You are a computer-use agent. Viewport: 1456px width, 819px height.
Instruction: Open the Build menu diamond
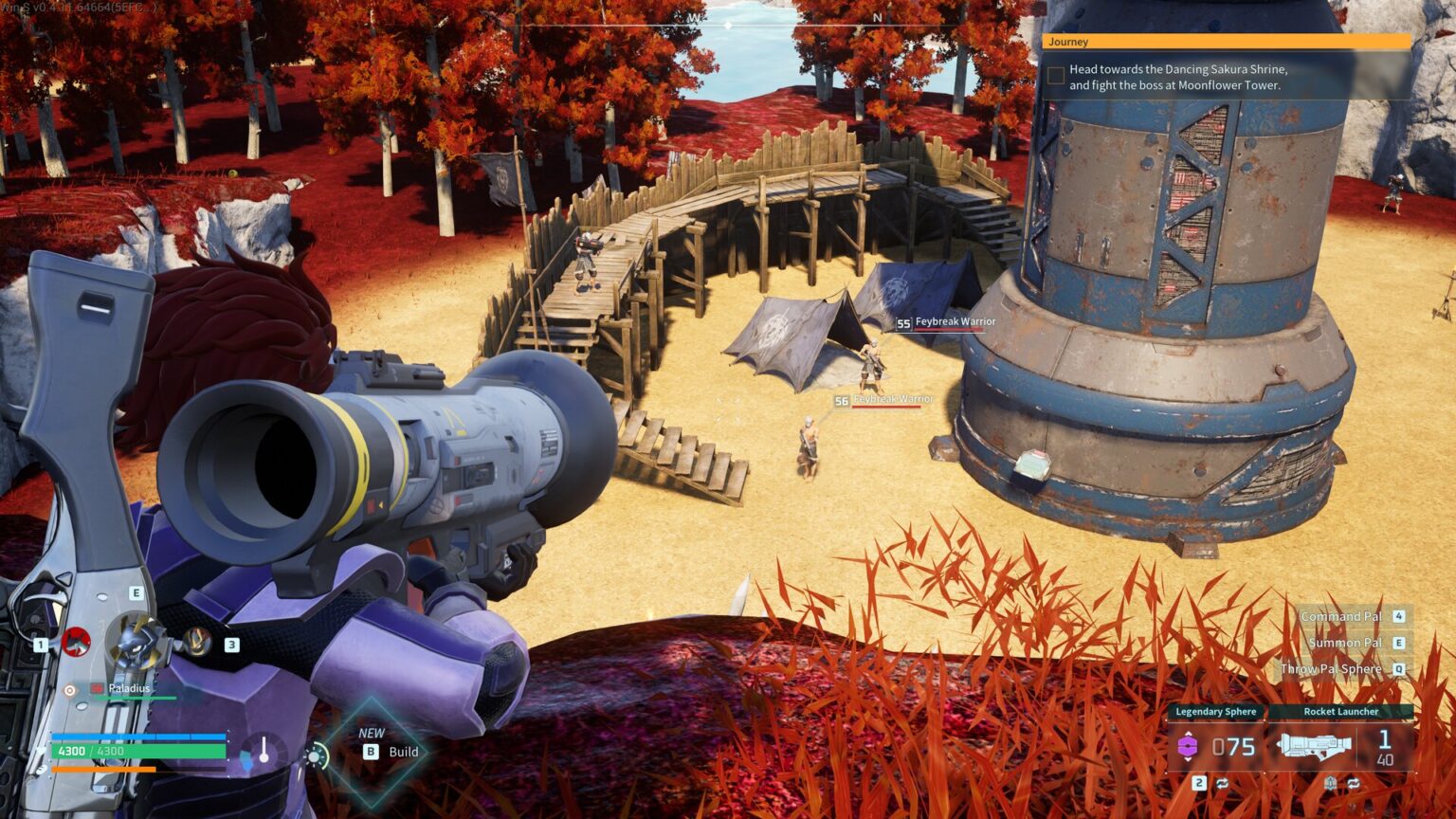(x=373, y=752)
